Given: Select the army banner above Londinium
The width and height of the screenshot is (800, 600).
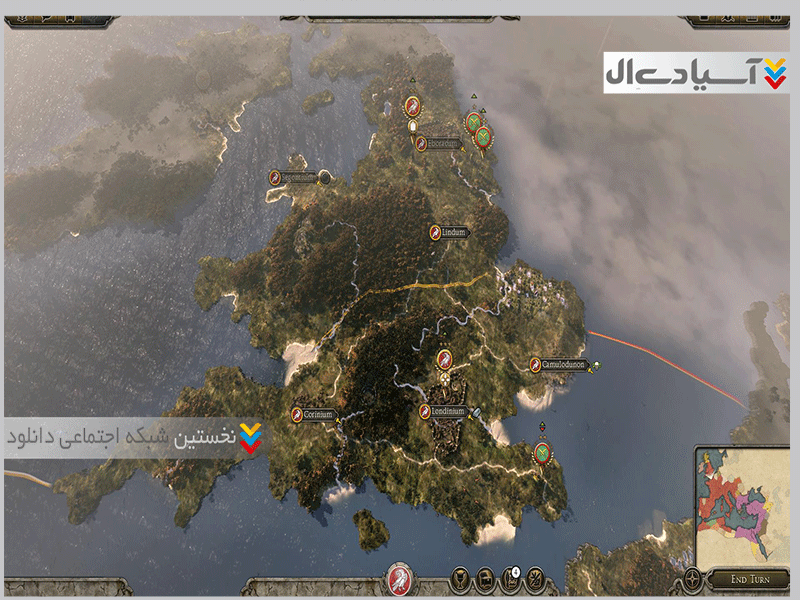Looking at the screenshot, I should tap(444, 357).
